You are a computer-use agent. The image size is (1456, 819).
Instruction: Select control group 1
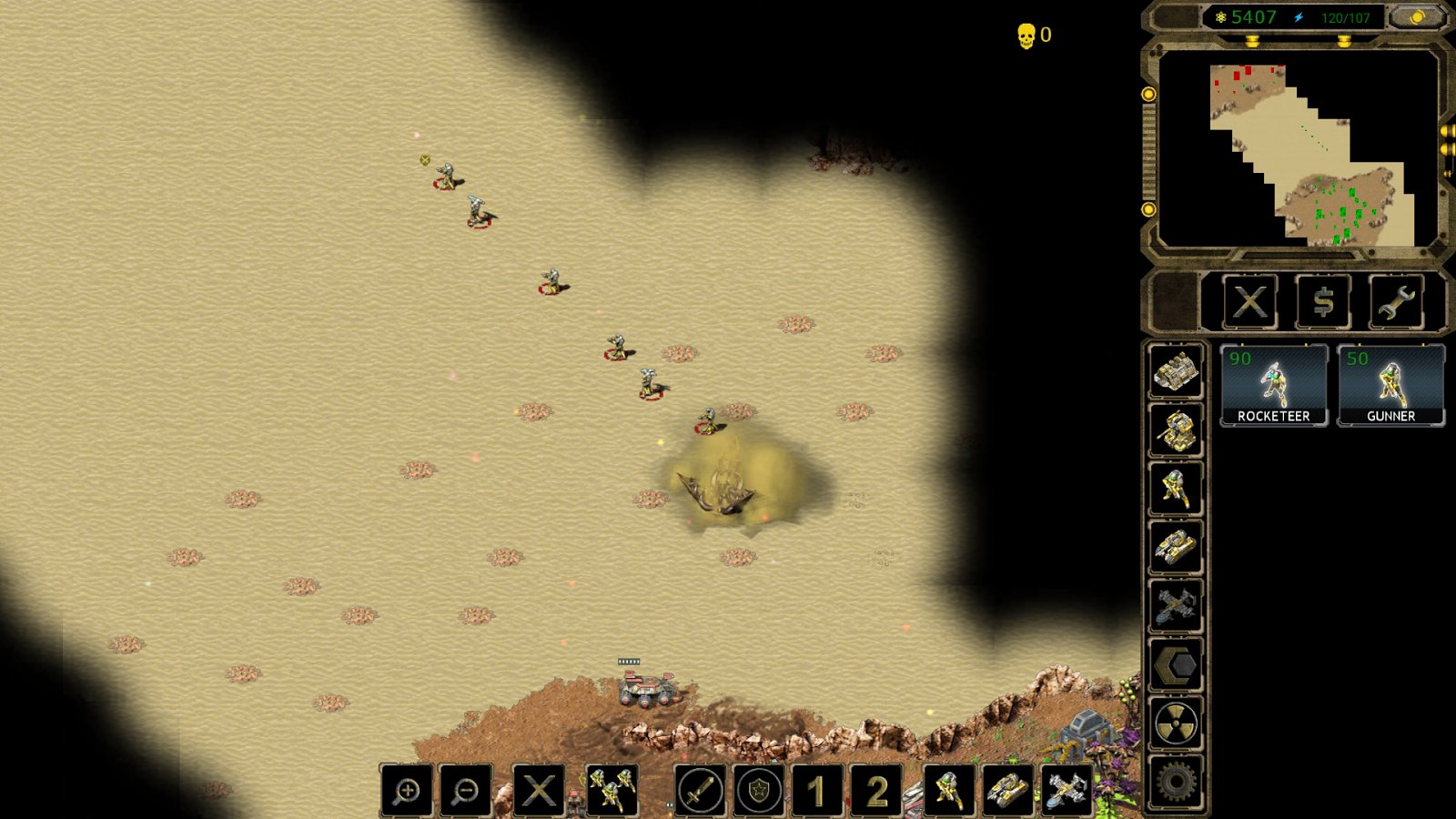[x=817, y=791]
